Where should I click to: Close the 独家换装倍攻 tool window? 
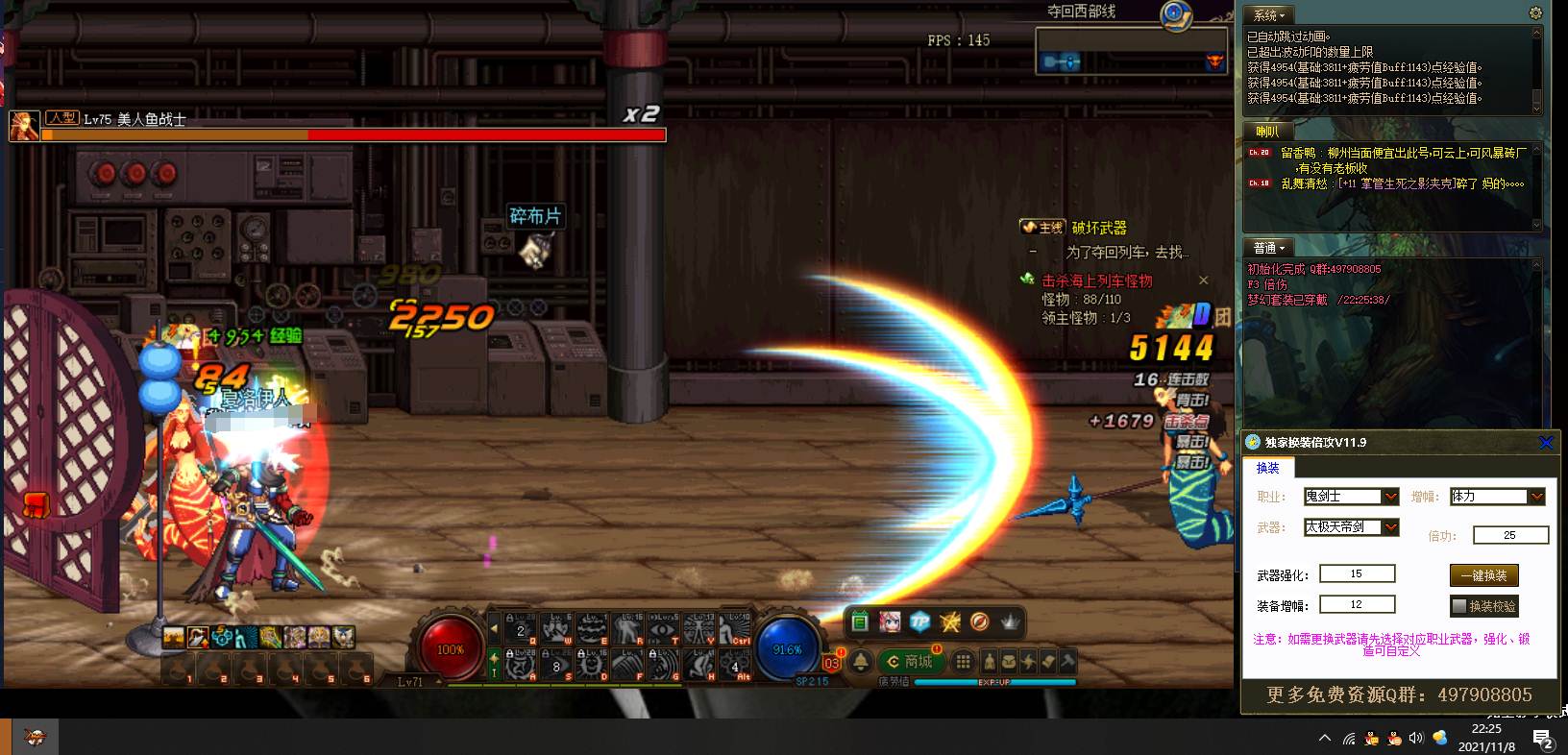pos(1545,442)
